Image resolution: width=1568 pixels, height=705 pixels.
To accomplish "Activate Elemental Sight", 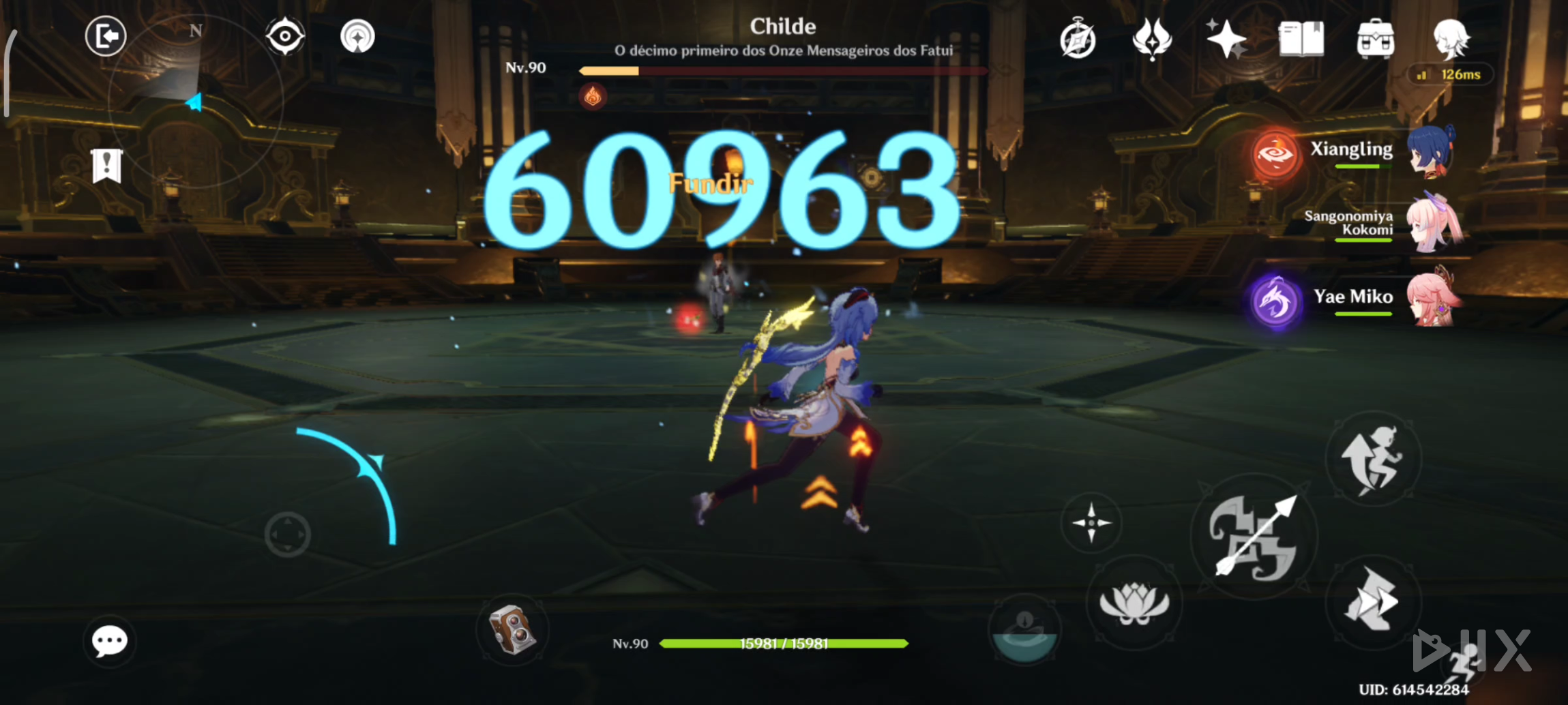I will coord(284,36).
